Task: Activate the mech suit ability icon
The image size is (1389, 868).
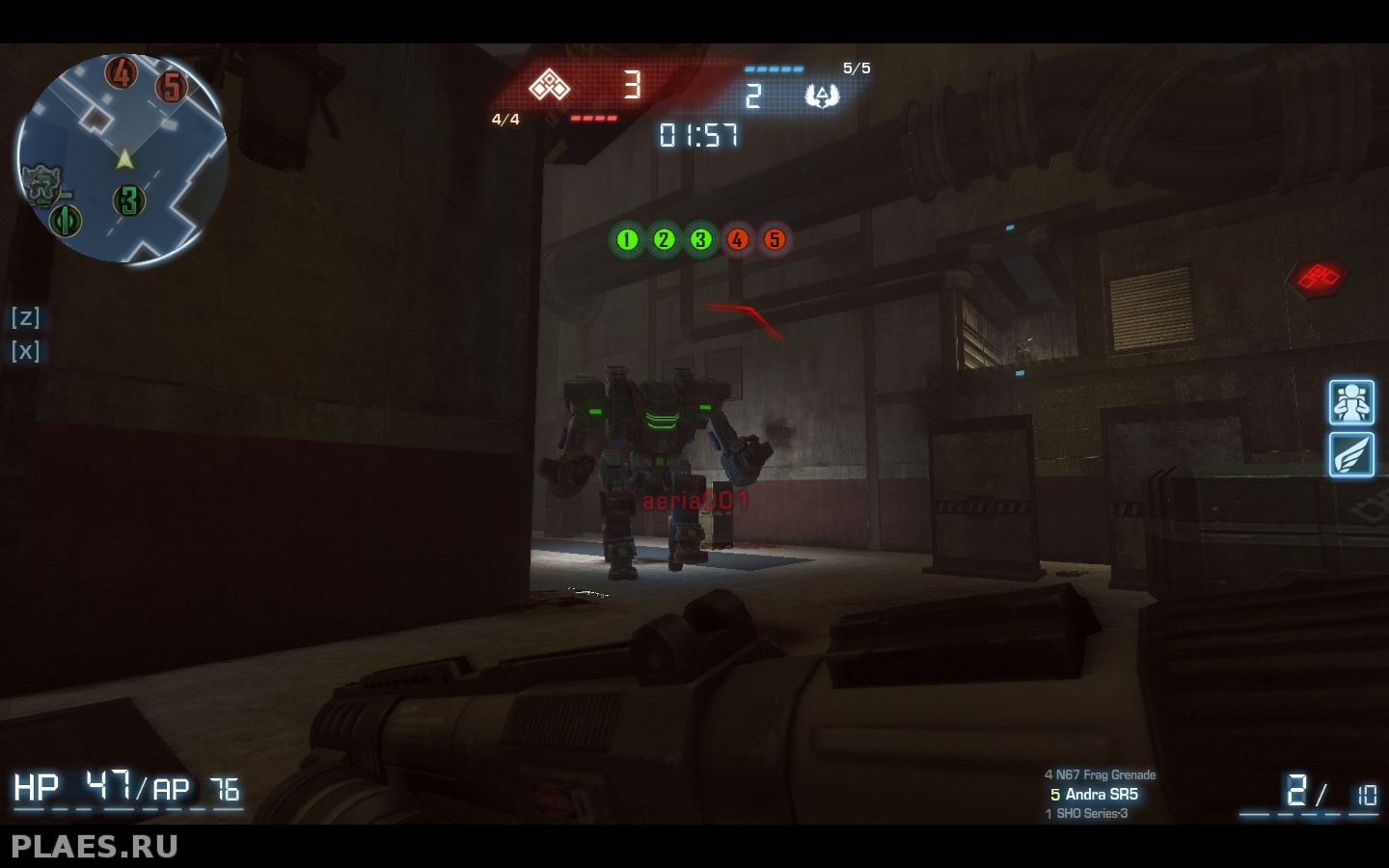Action: point(1351,402)
